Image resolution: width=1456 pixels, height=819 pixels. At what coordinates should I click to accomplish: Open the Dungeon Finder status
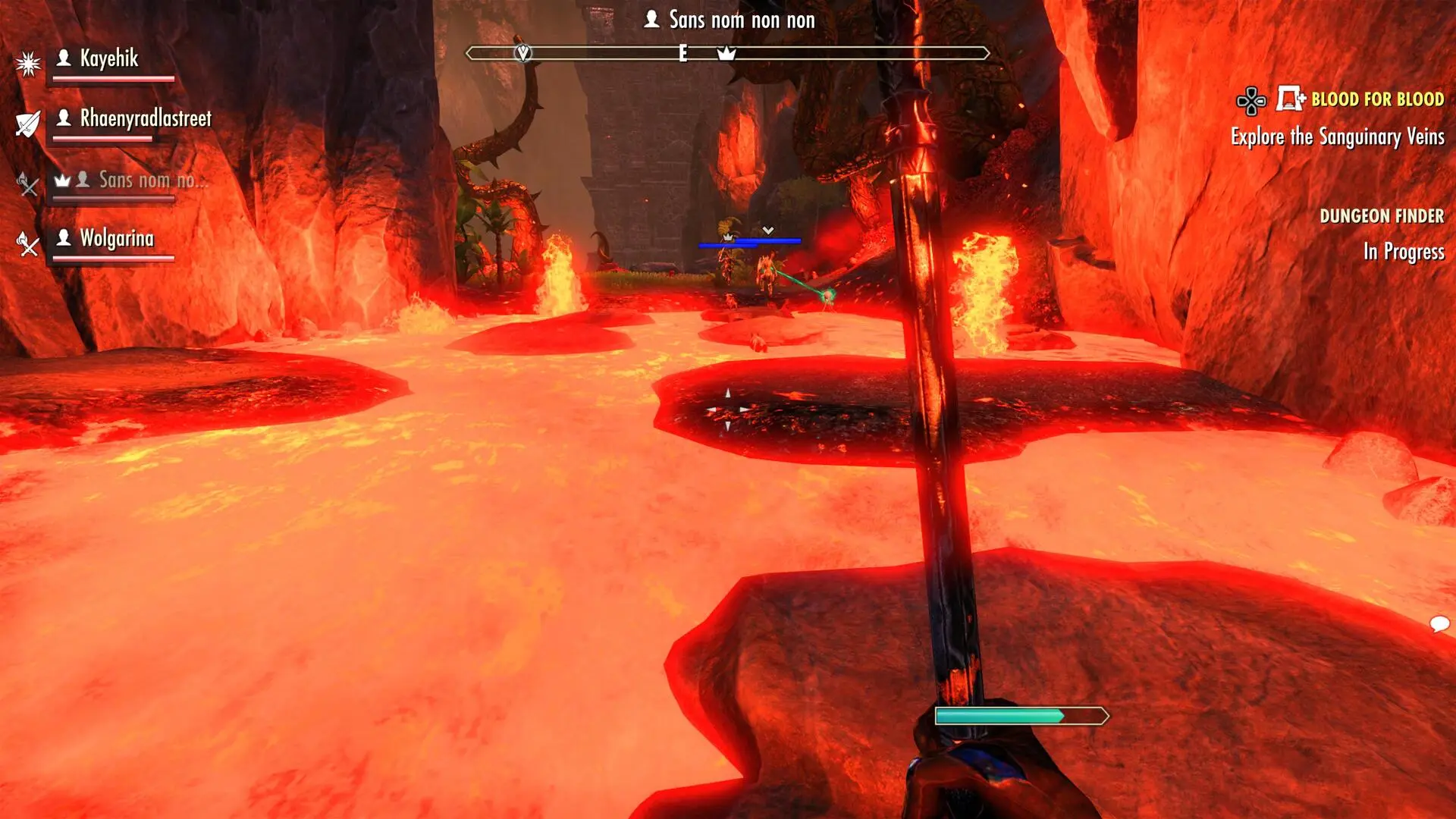pyautogui.click(x=1381, y=217)
